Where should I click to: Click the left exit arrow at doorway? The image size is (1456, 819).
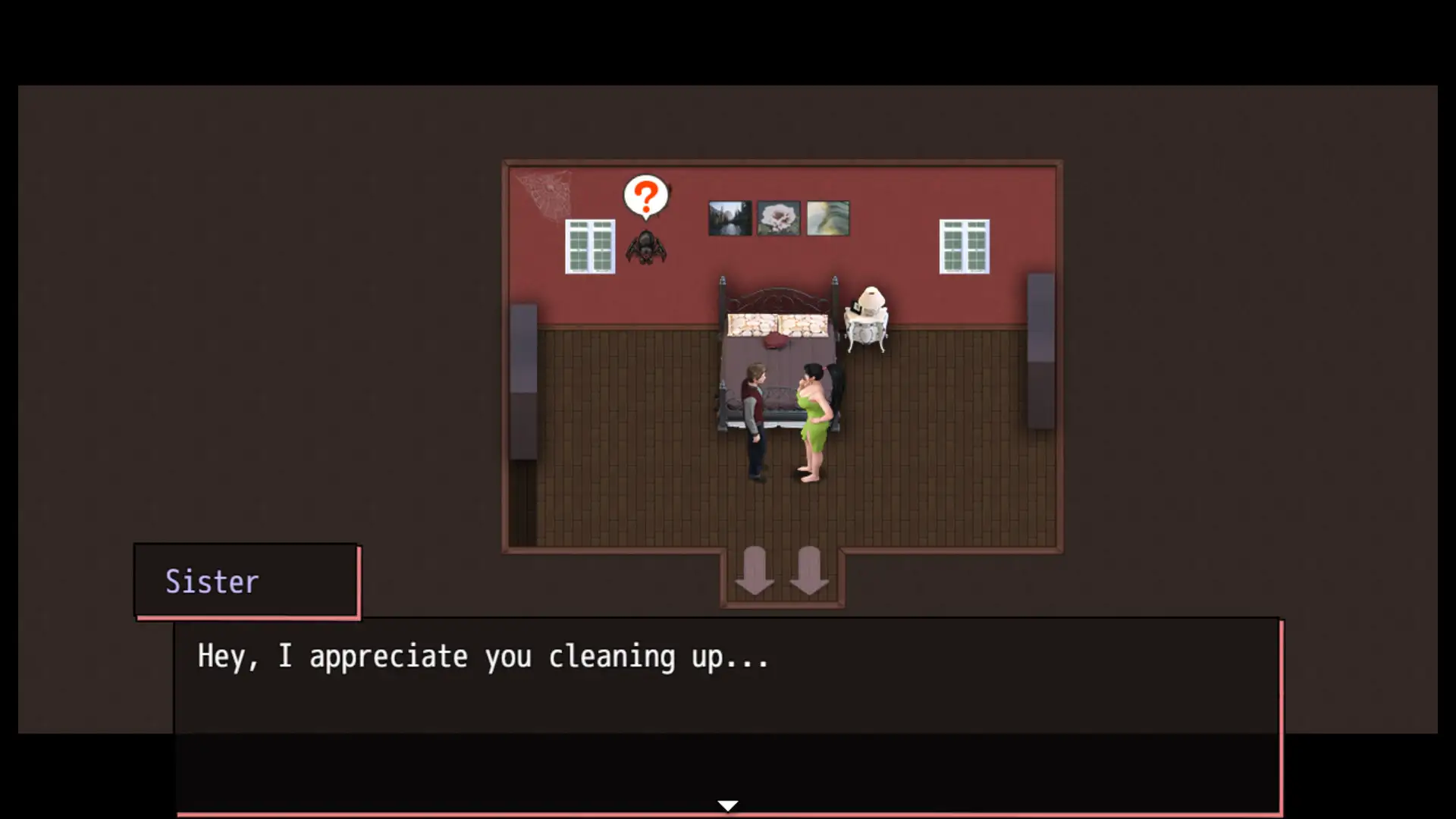tap(755, 569)
